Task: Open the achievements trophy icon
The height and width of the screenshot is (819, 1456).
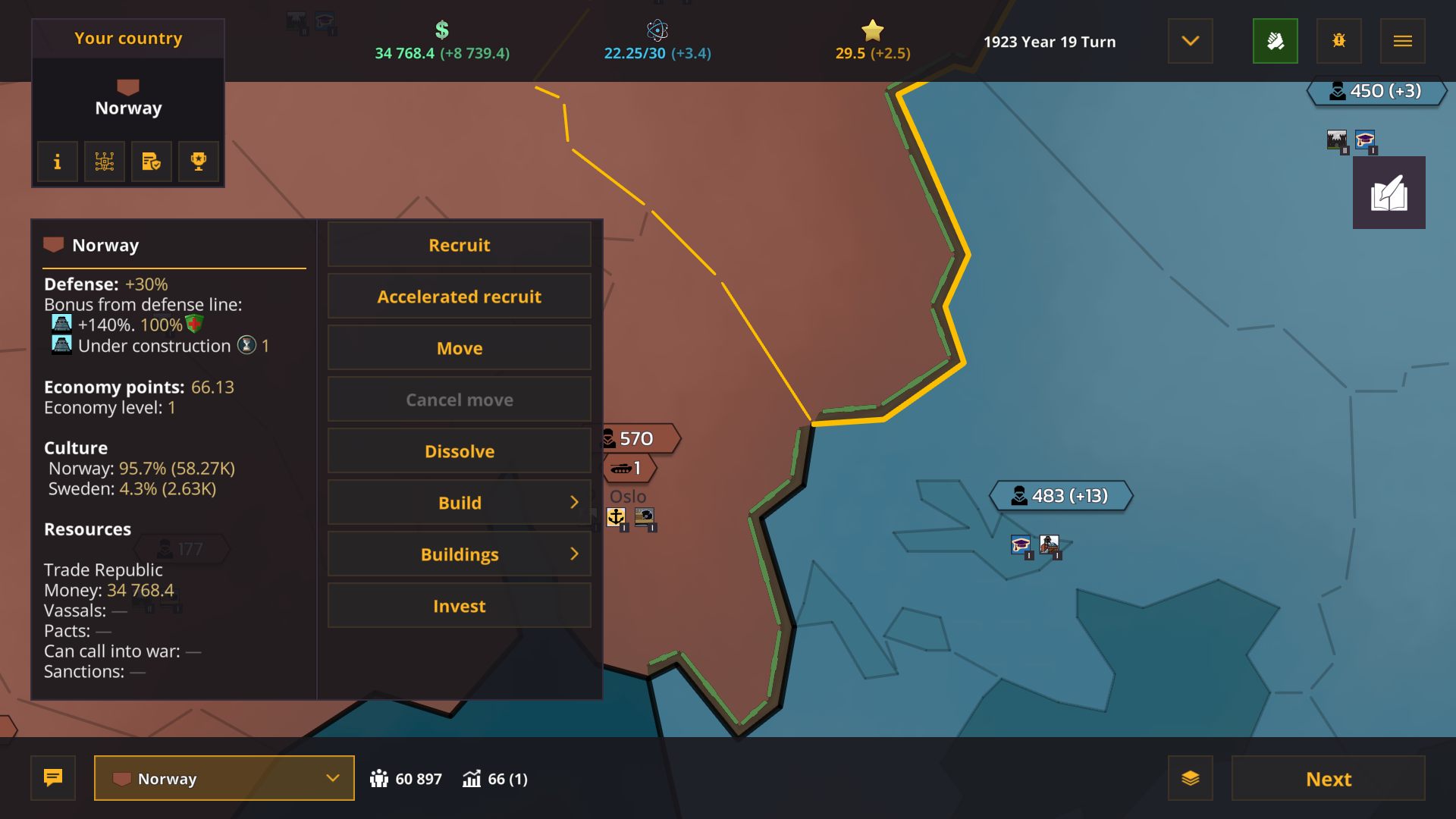Action: pos(198,161)
